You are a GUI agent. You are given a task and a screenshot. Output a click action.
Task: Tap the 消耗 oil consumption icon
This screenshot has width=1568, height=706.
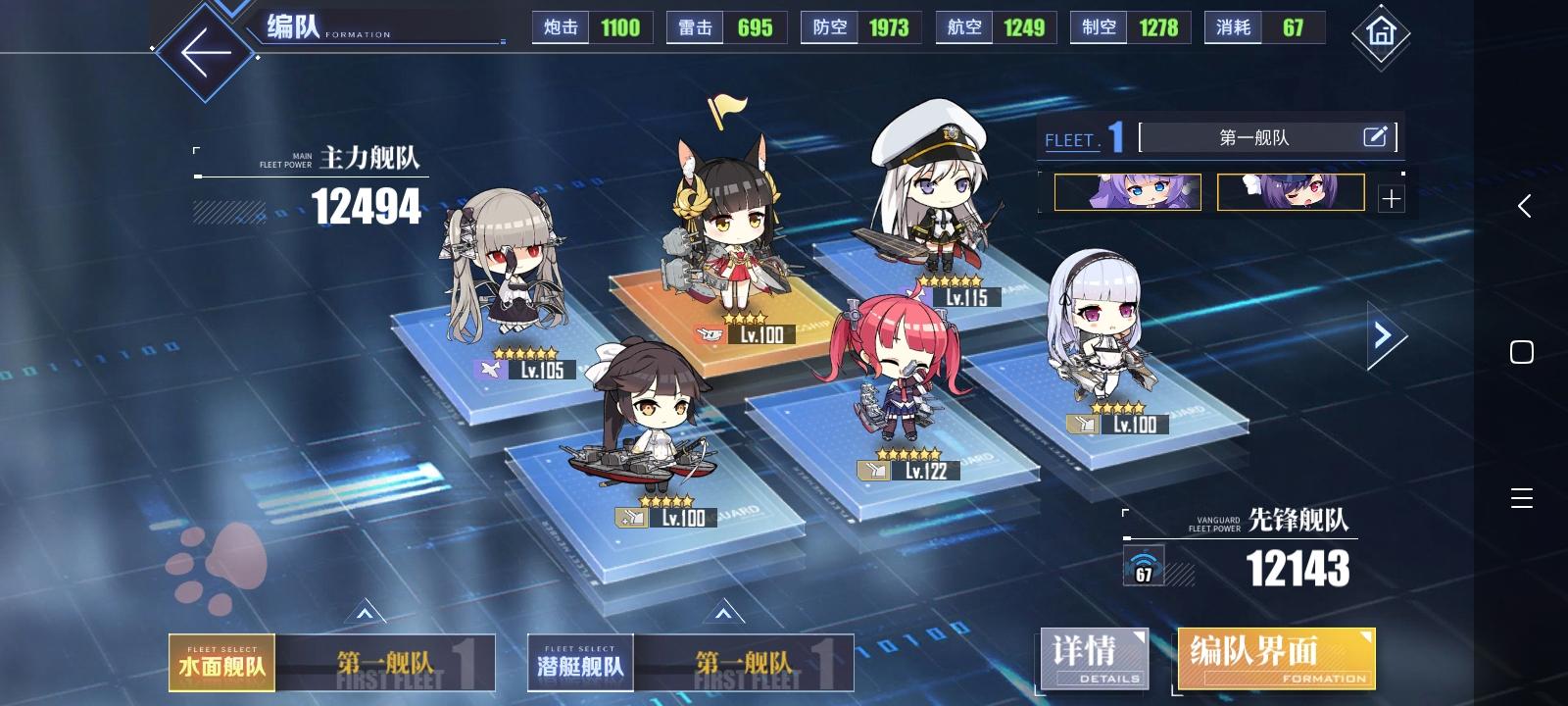[x=1232, y=28]
